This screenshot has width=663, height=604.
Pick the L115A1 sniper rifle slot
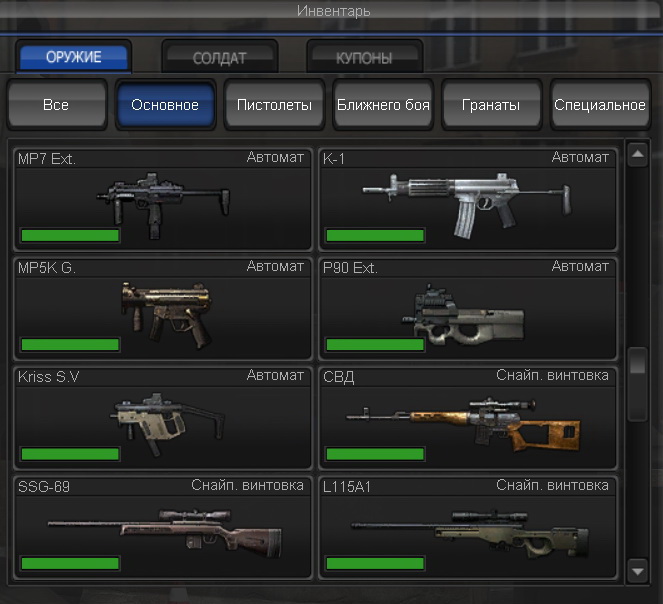click(467, 527)
